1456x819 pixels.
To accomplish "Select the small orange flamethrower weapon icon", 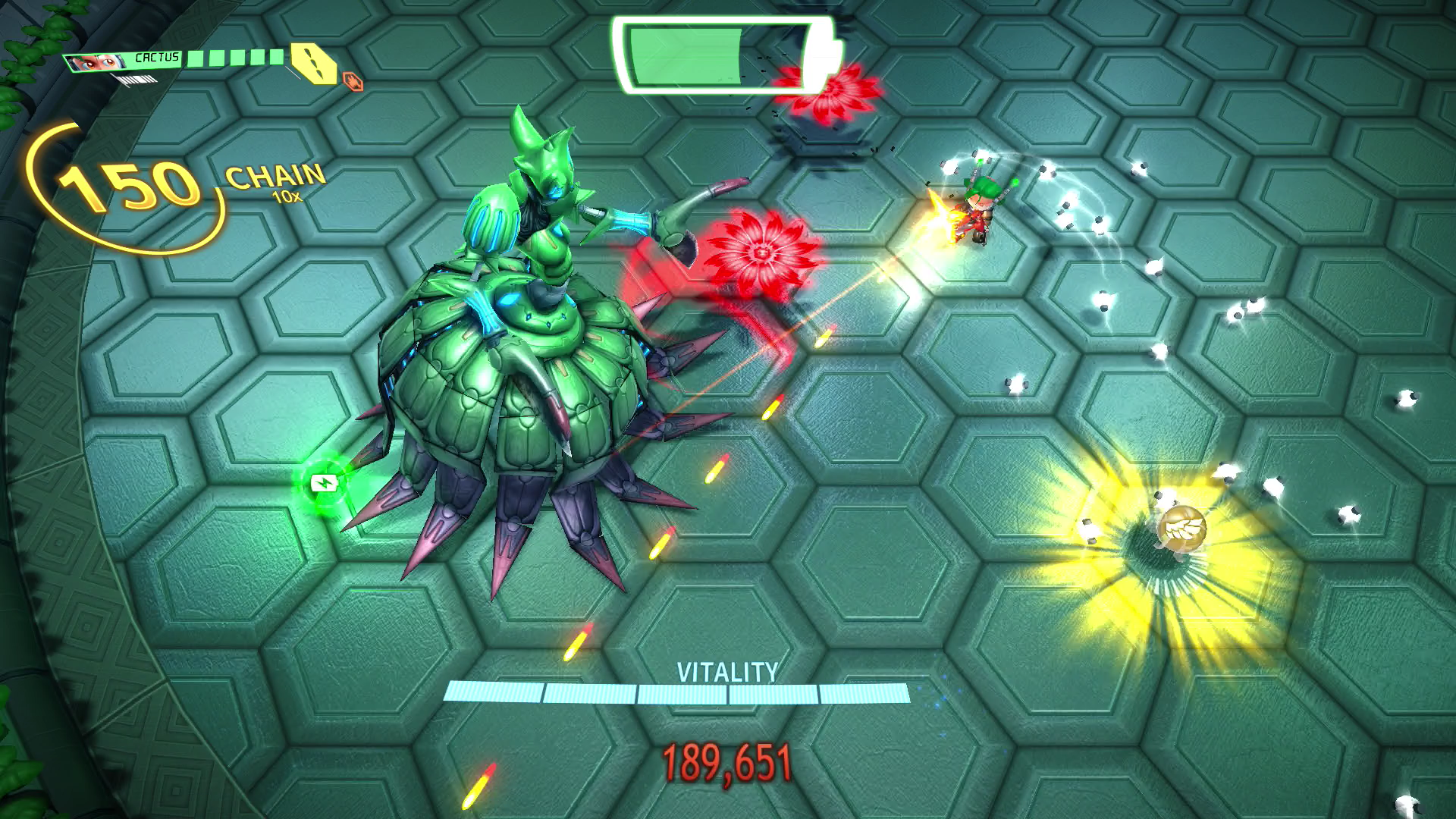I will [353, 81].
